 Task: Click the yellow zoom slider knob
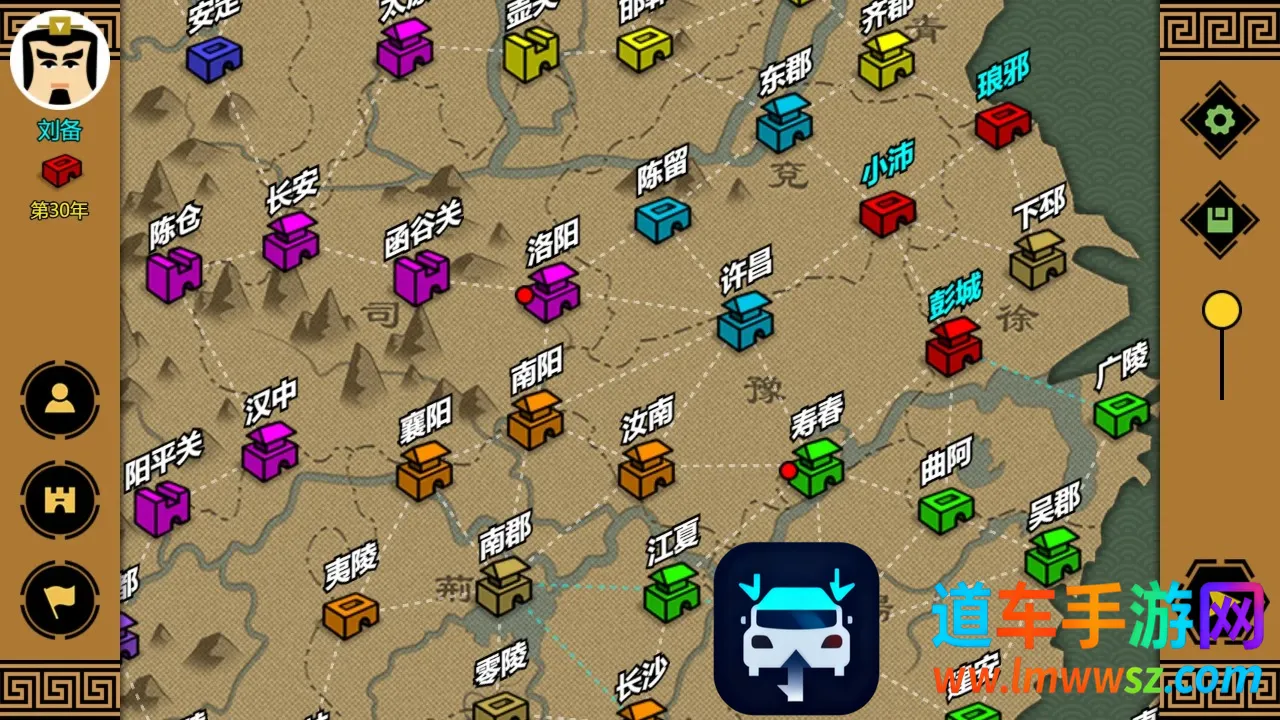tap(1221, 310)
